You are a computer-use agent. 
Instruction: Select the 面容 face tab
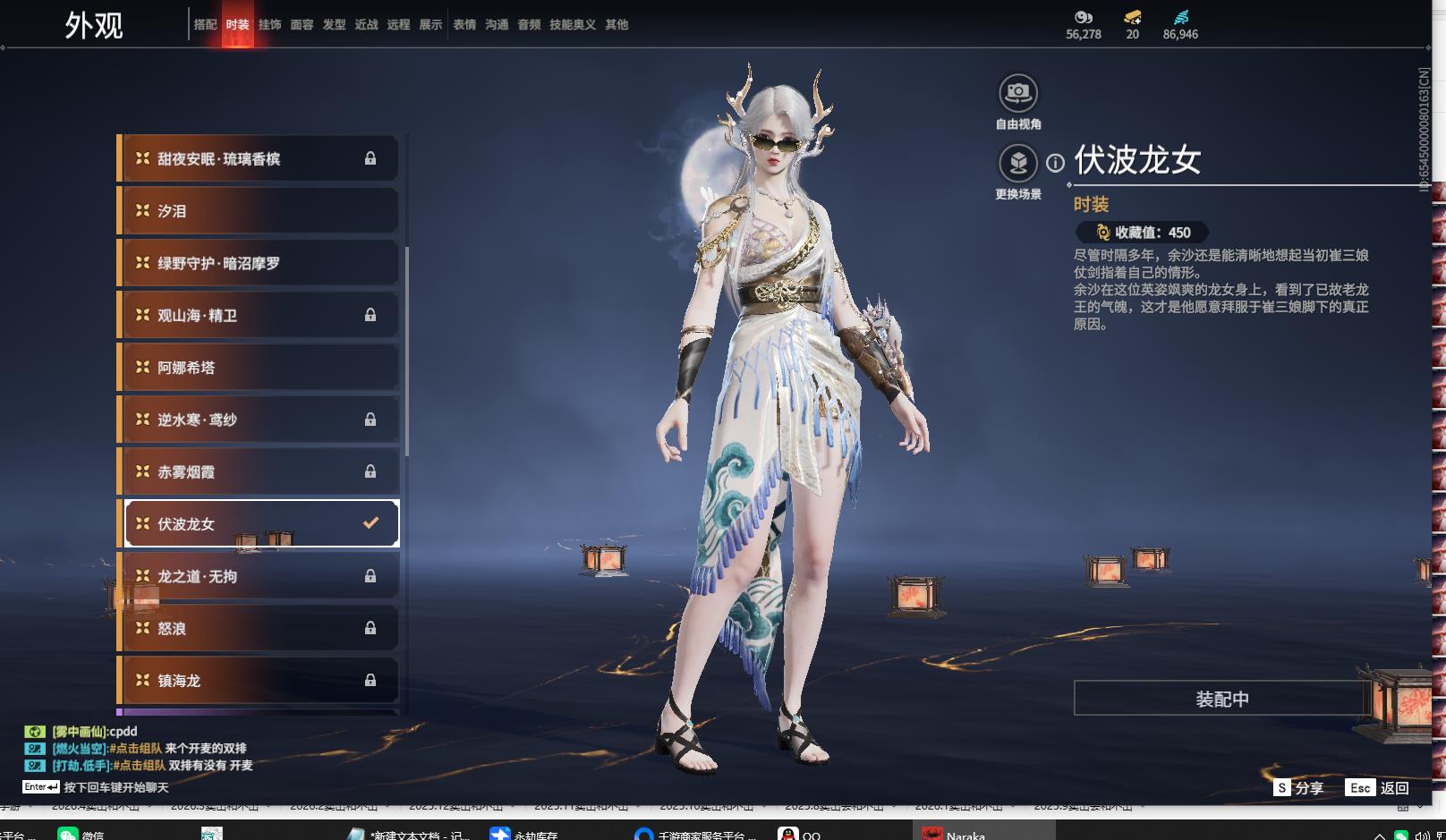(302, 25)
